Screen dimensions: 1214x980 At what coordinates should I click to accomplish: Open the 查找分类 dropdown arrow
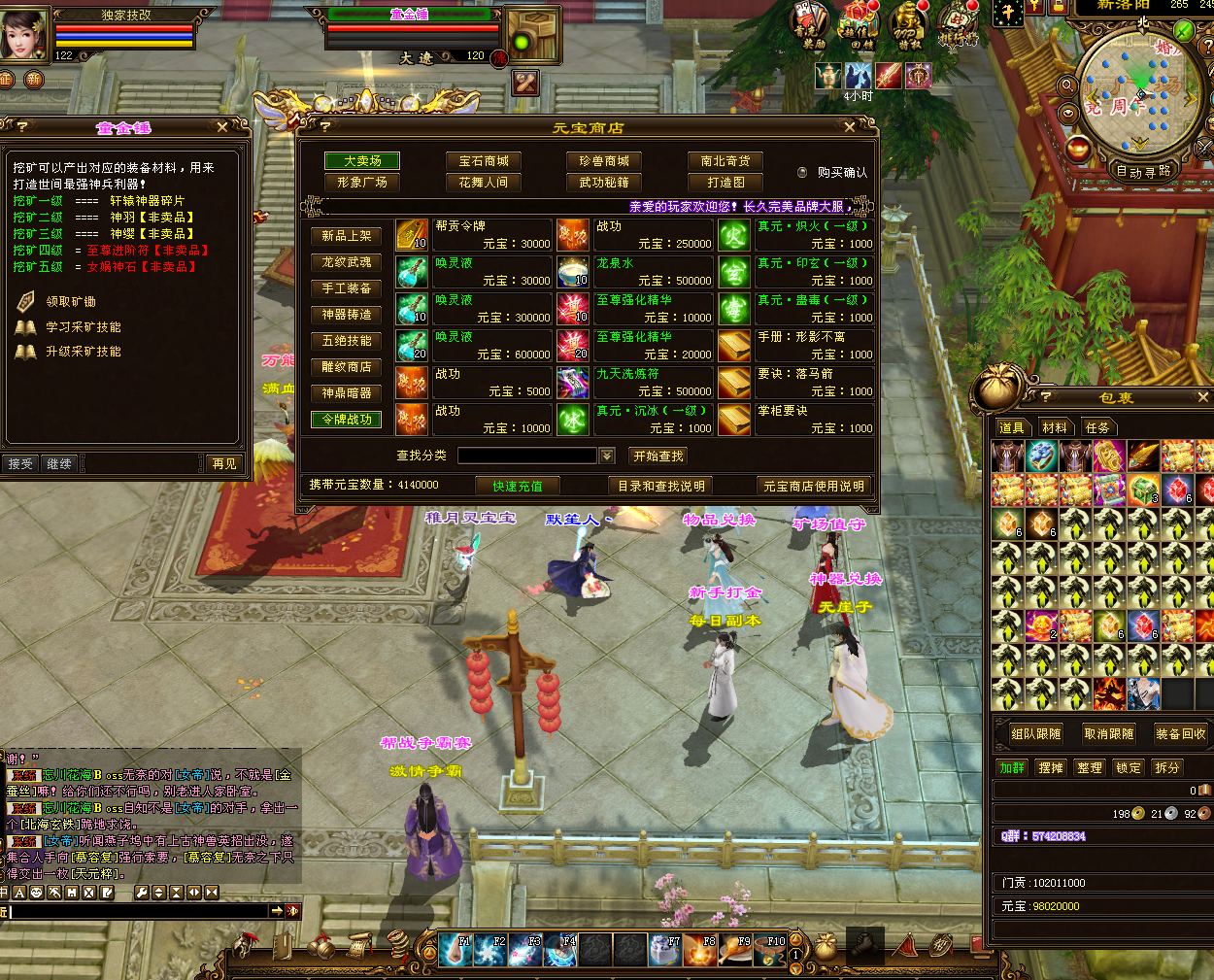[x=607, y=456]
